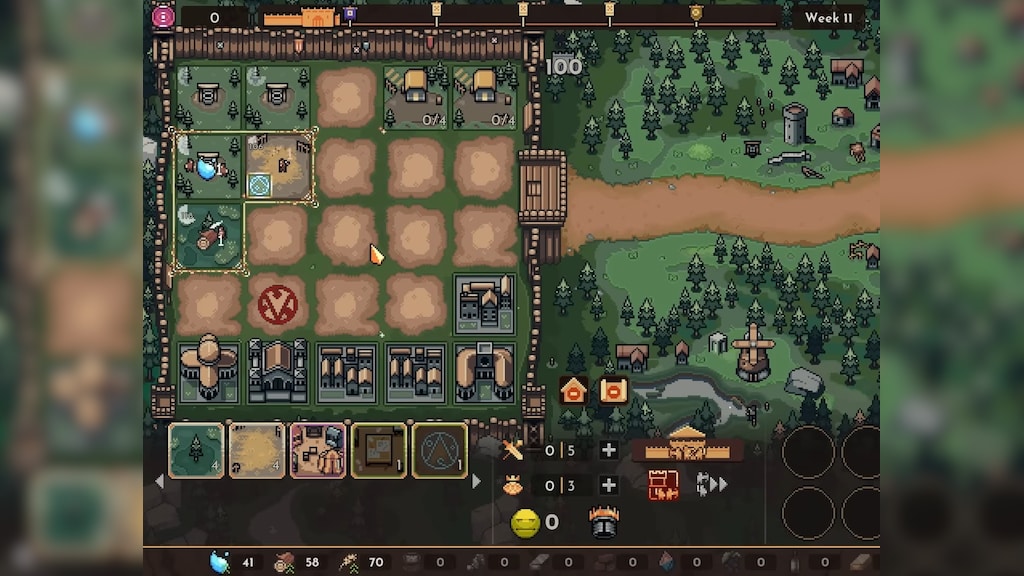Select the water droplet tile on the grid
The image size is (1024, 576).
[x=209, y=166]
